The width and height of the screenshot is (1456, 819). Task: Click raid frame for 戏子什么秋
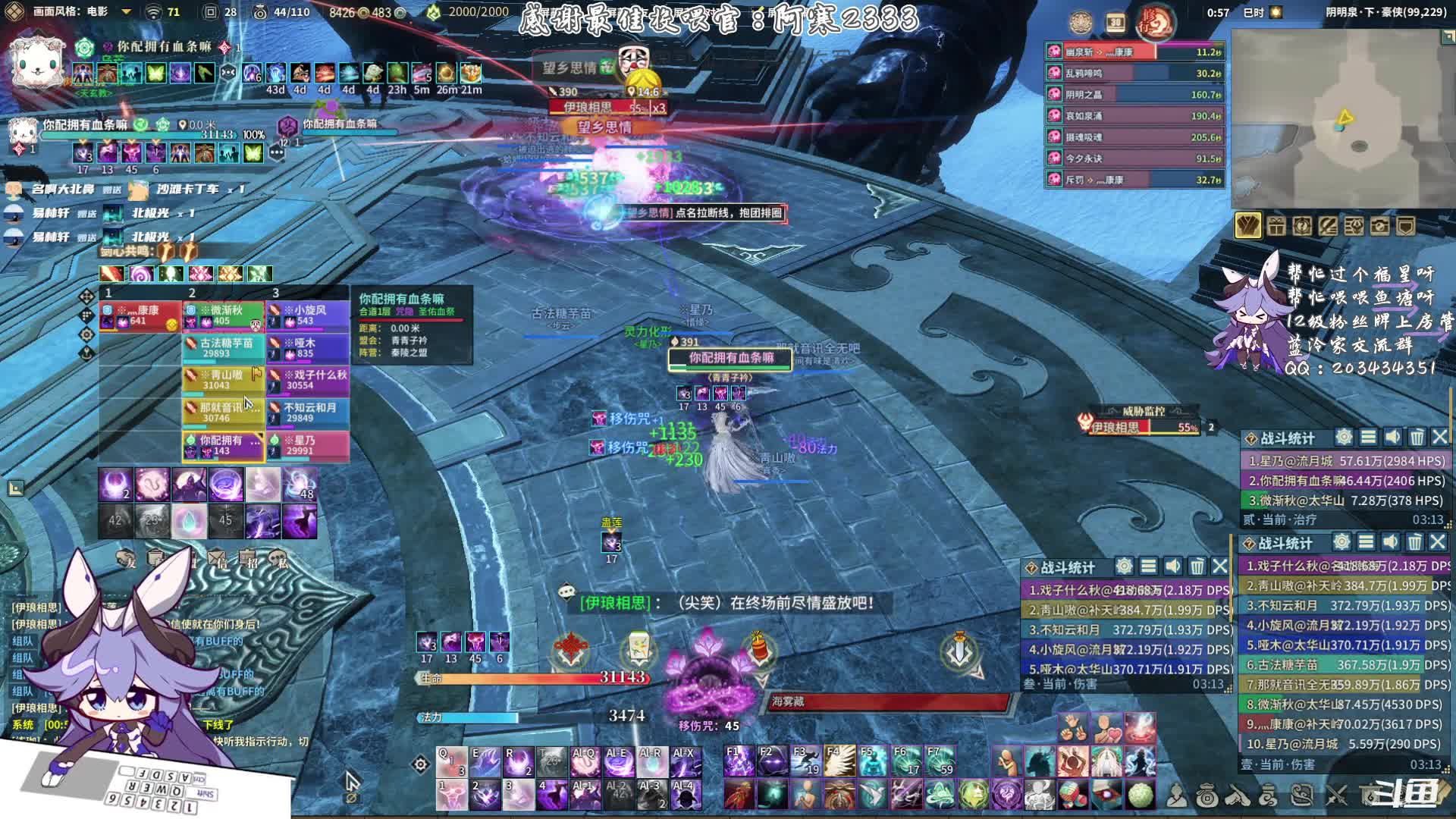tap(307, 380)
